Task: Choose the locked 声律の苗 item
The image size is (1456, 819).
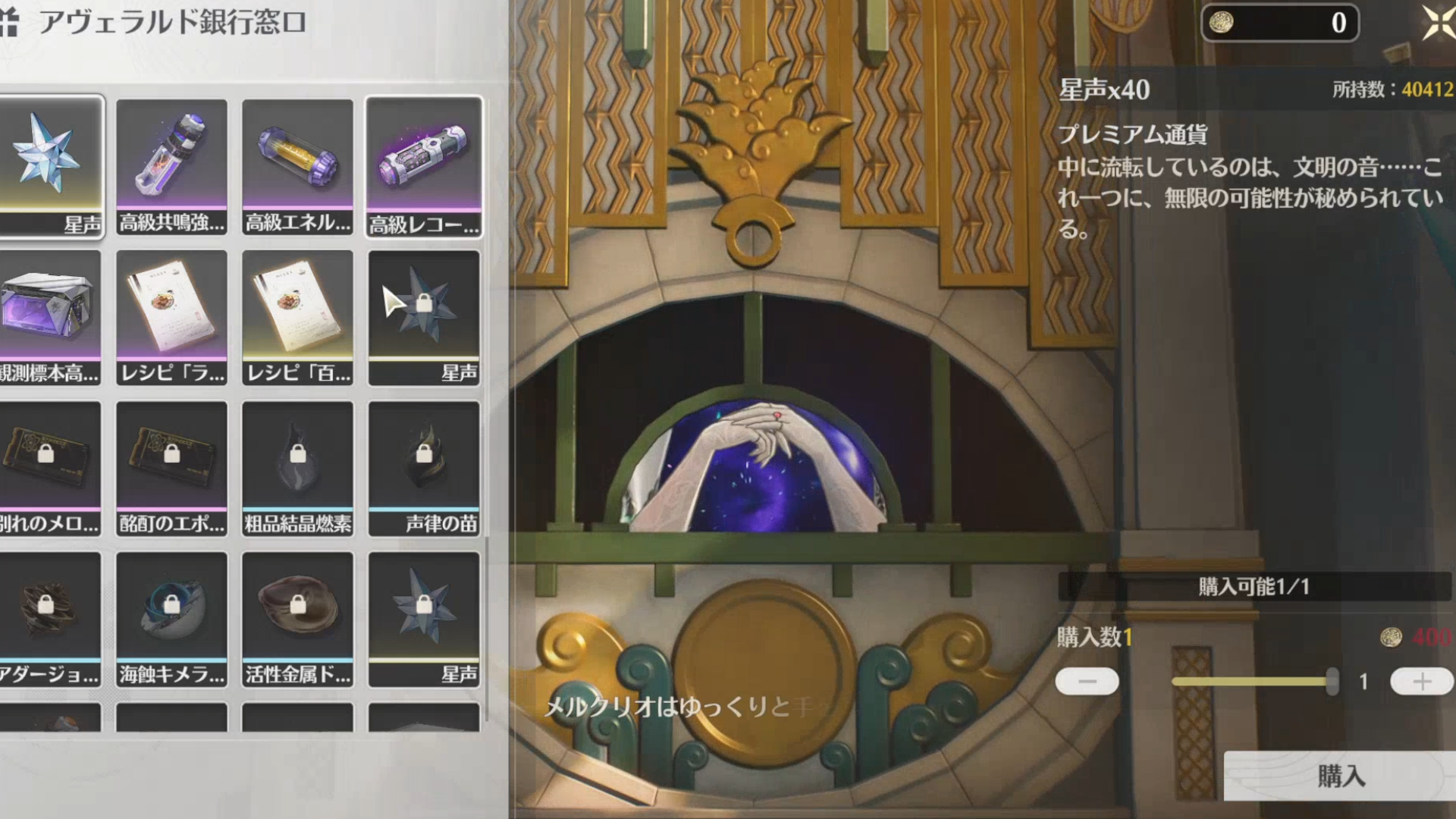Action: [x=423, y=468]
